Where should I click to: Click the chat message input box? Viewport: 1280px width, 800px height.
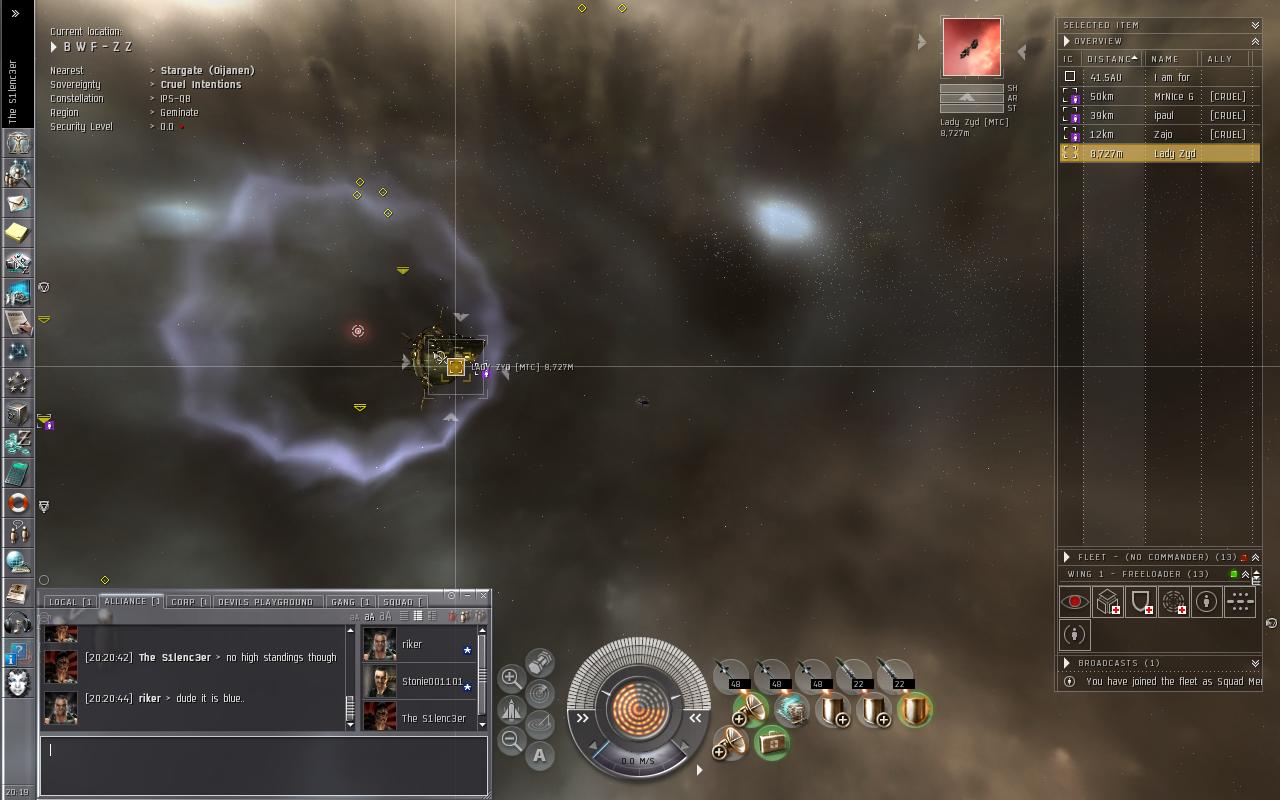pos(264,765)
